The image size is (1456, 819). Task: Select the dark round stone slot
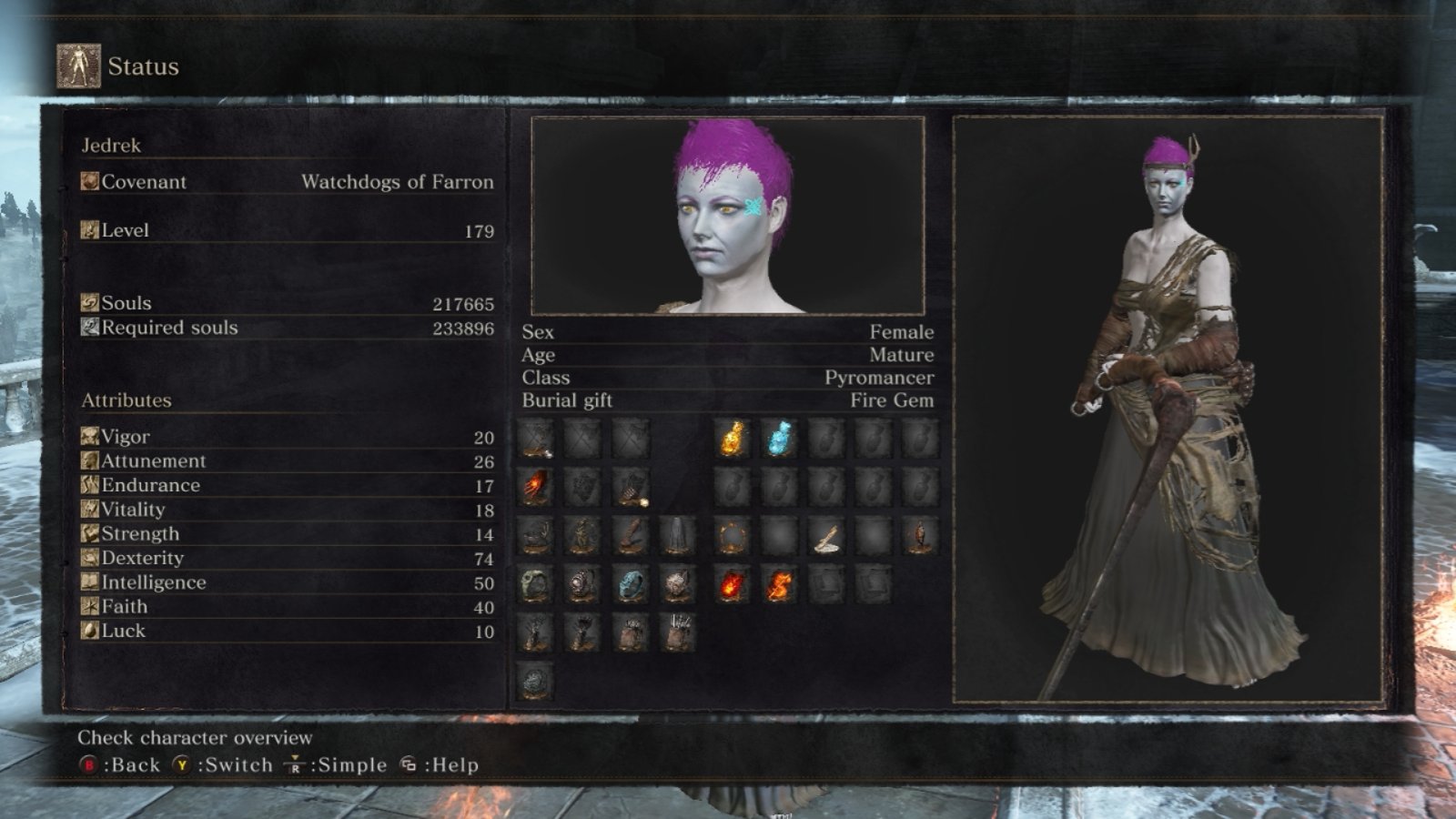coord(536,681)
